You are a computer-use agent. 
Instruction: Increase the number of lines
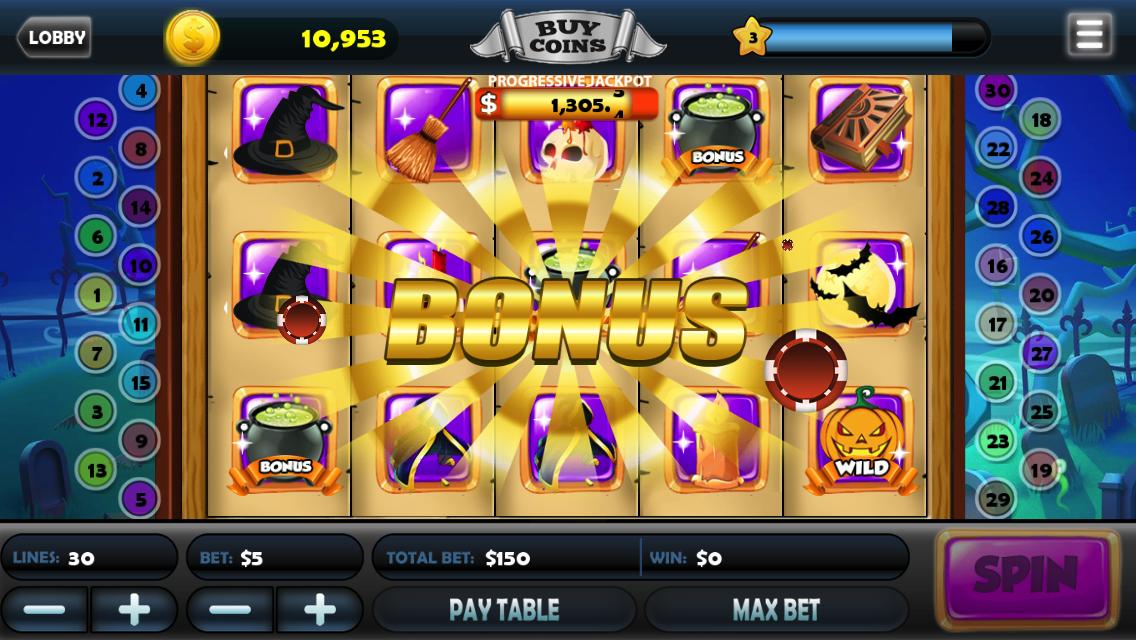[x=134, y=609]
